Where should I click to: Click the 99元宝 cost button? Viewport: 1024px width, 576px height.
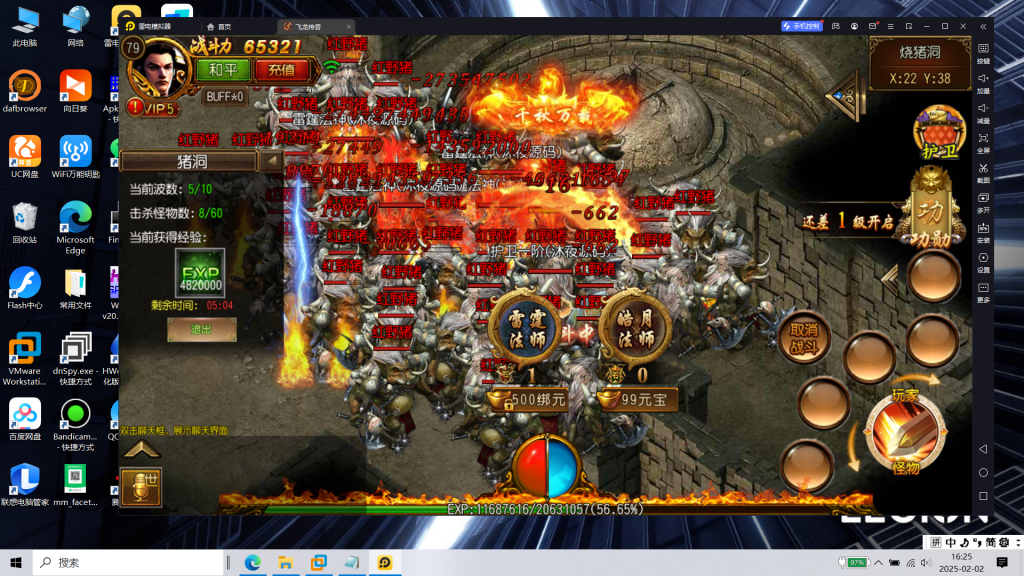[x=641, y=400]
